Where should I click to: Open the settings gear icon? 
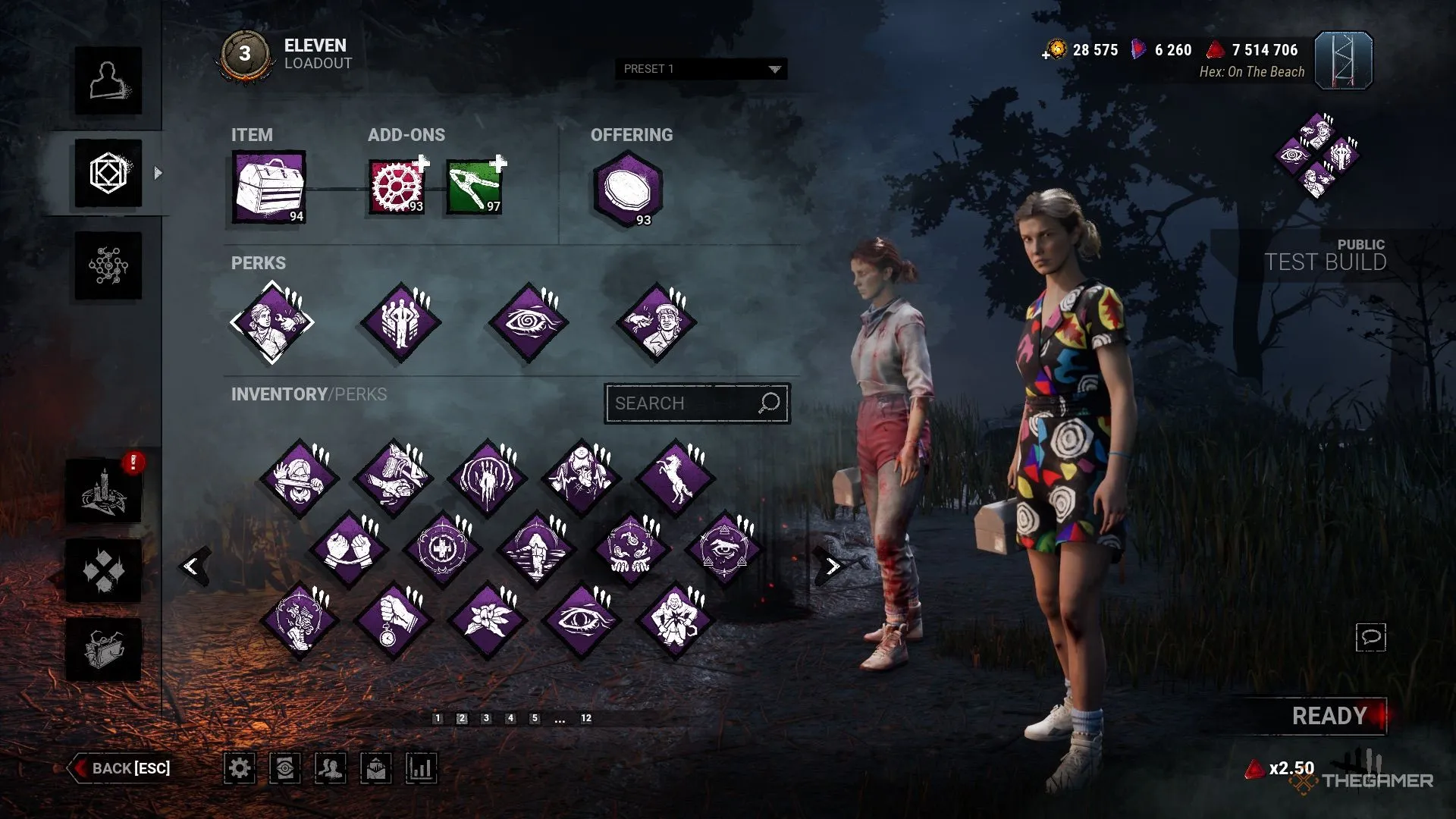[x=240, y=768]
